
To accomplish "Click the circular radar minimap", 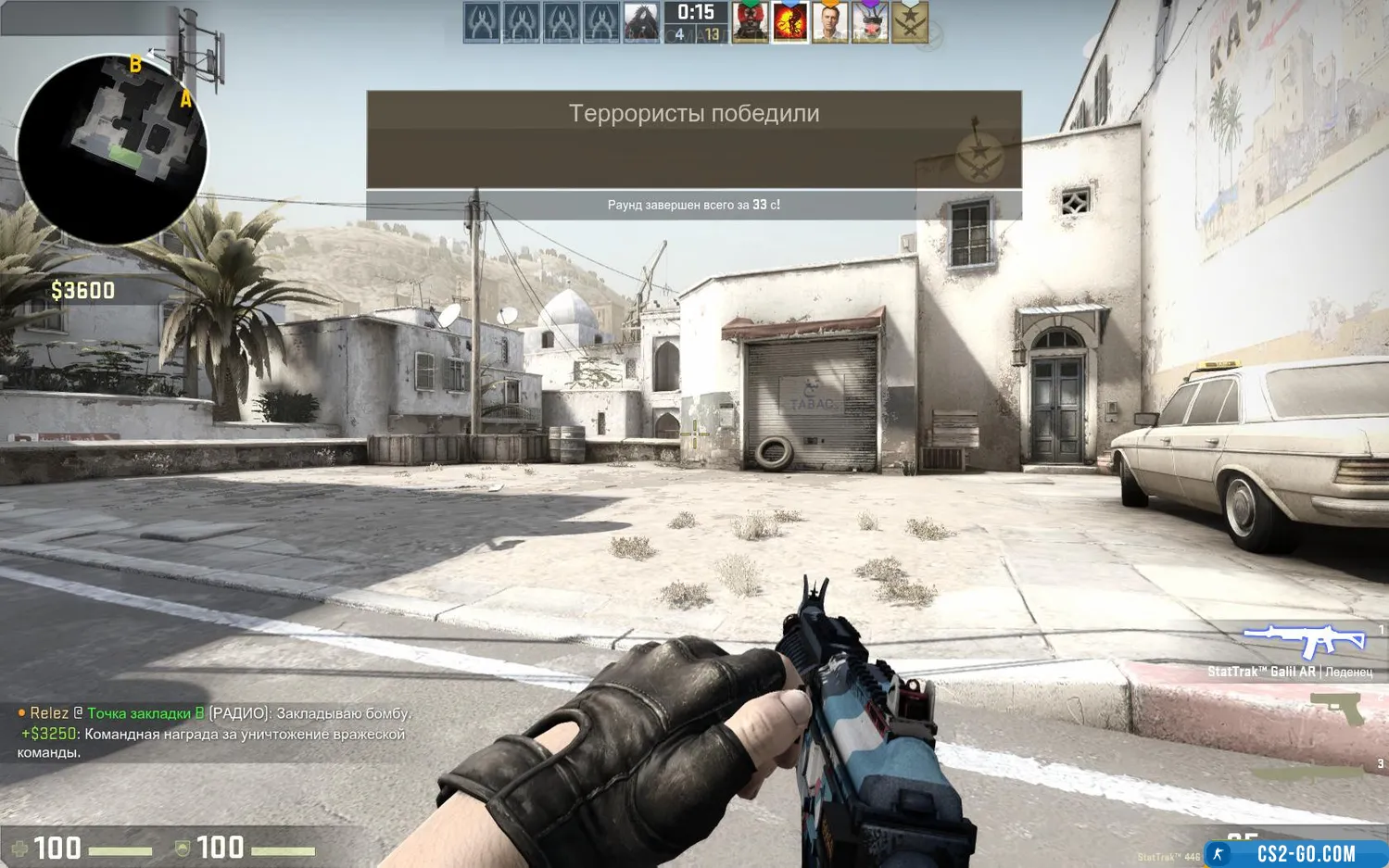I will [112, 148].
